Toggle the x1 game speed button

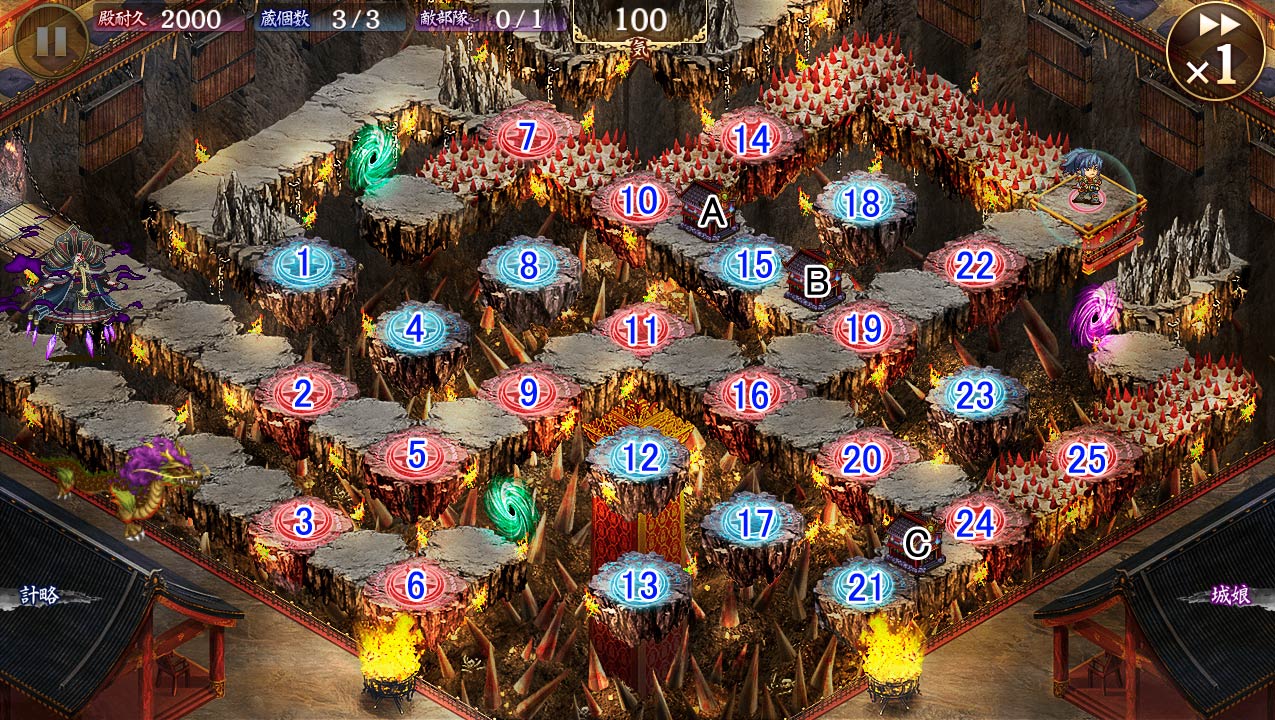tap(1216, 50)
